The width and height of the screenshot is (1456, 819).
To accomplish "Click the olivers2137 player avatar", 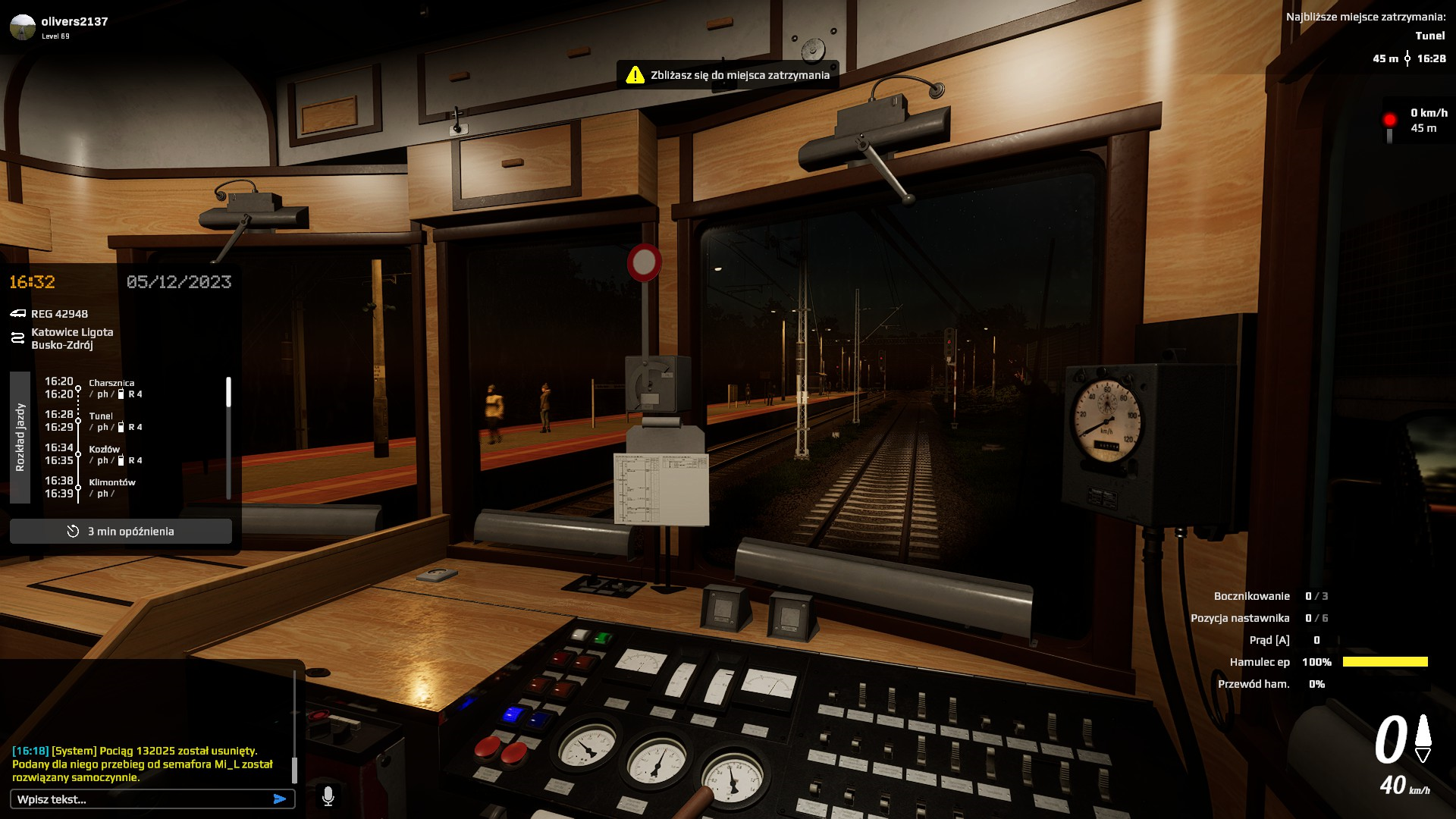I will [23, 27].
